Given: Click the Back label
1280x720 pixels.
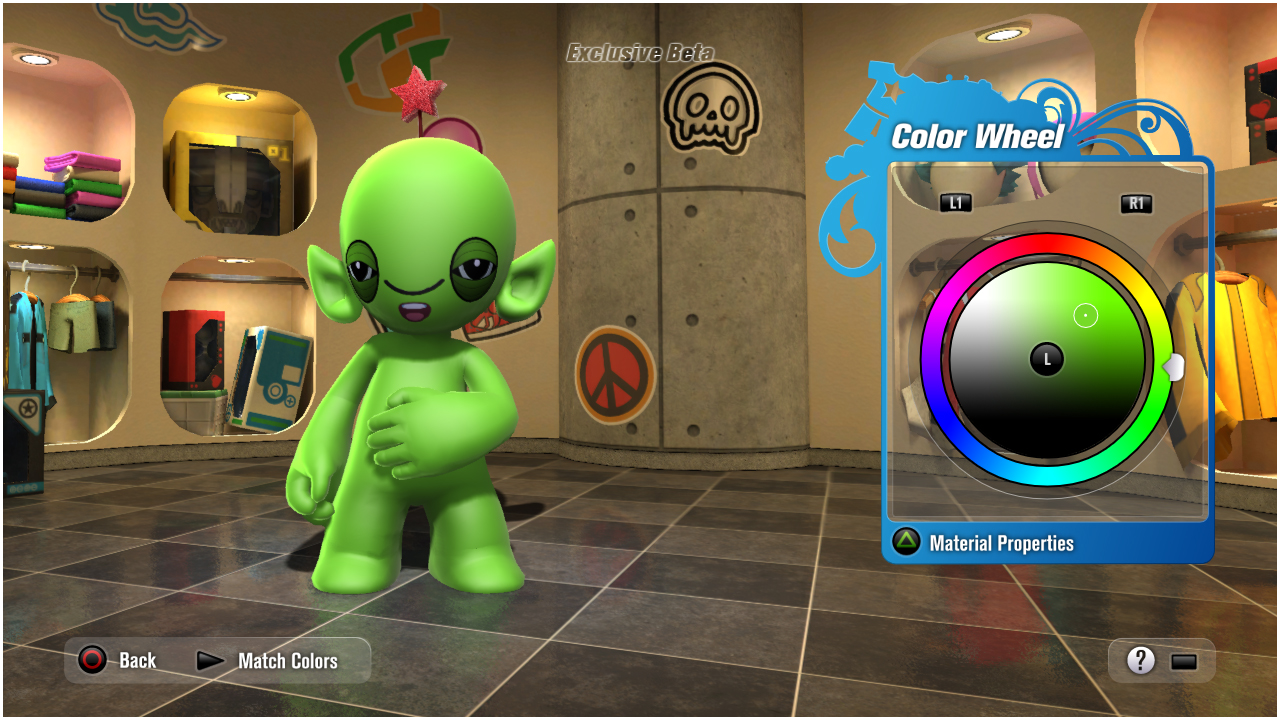Looking at the screenshot, I should [x=136, y=660].
